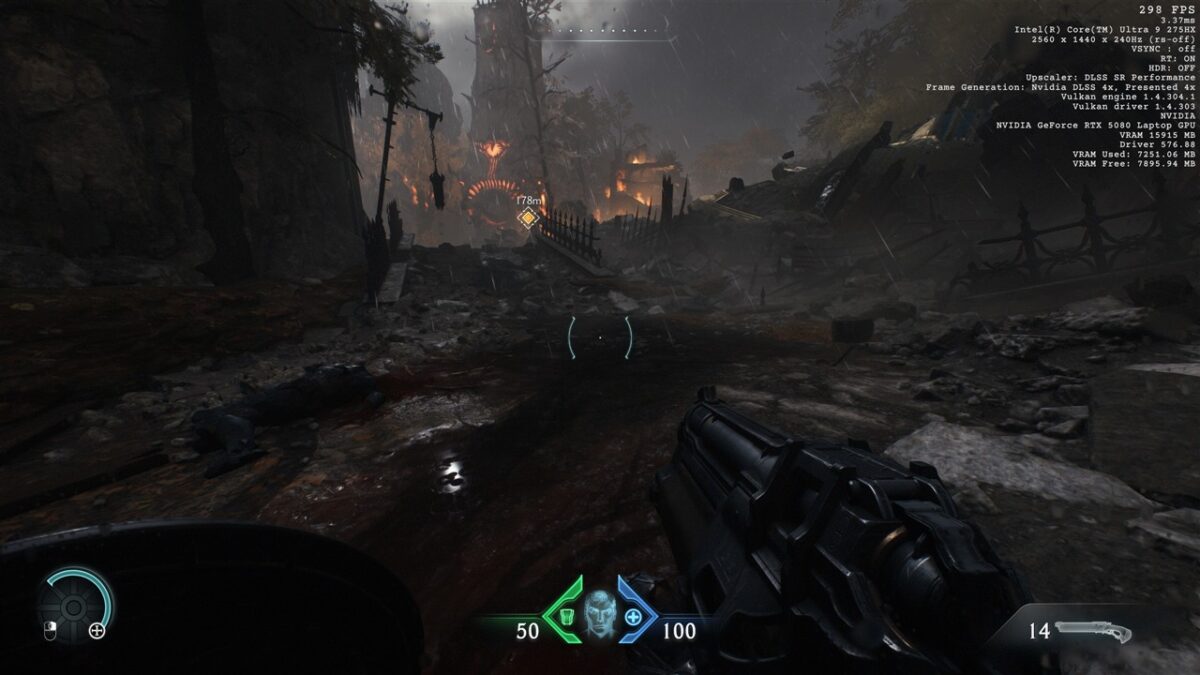This screenshot has height=675, width=1200.
Task: Select the shotgun weapon icon
Action: (x=1092, y=632)
